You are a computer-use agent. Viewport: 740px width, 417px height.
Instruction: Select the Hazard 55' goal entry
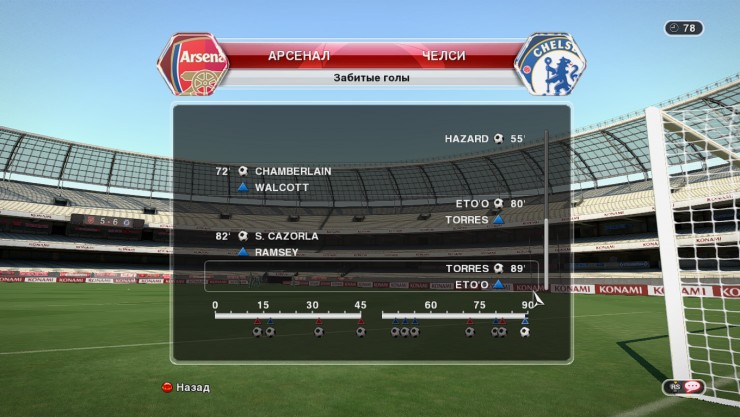485,139
